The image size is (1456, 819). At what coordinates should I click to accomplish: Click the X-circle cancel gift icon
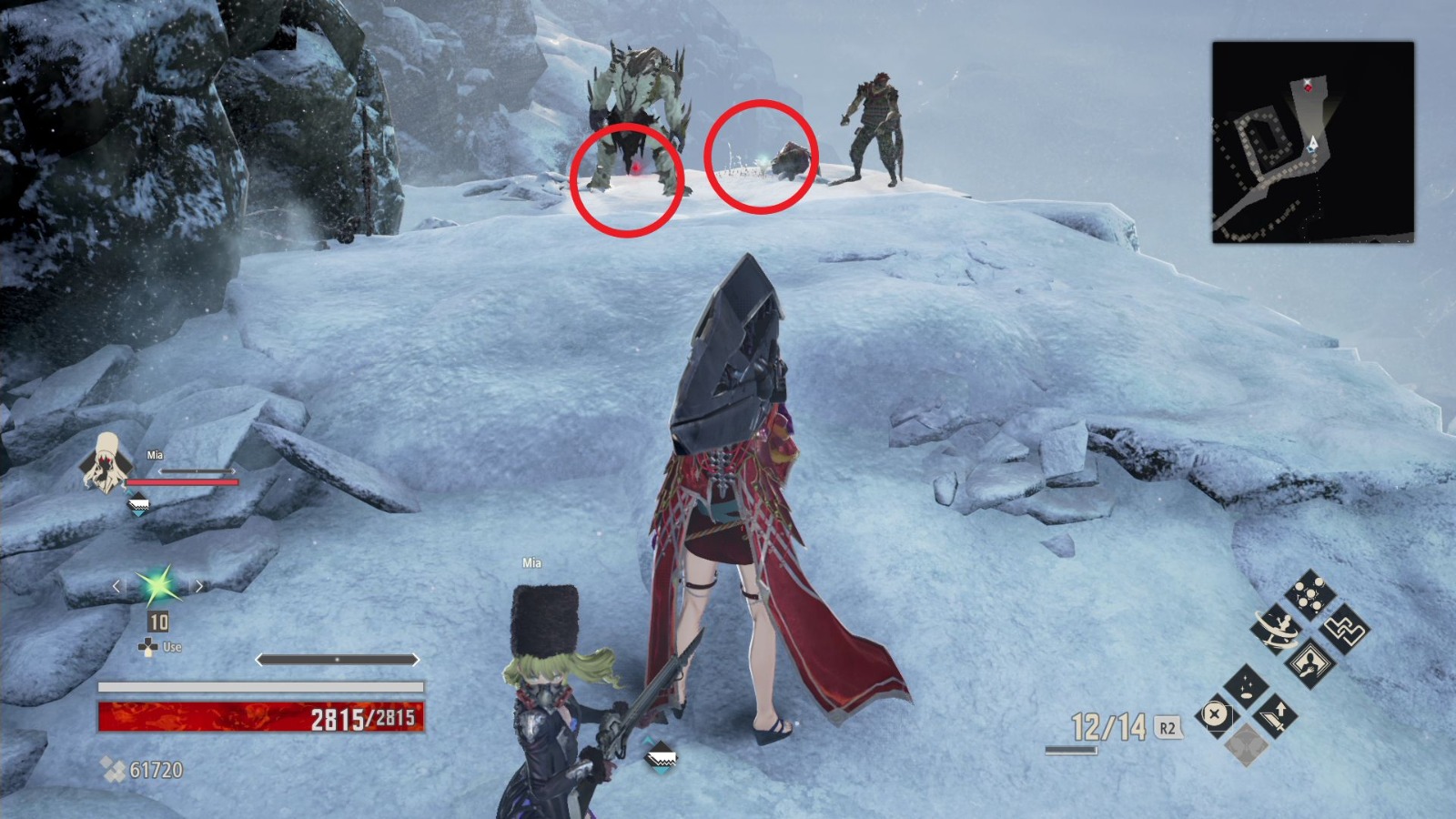[1214, 715]
